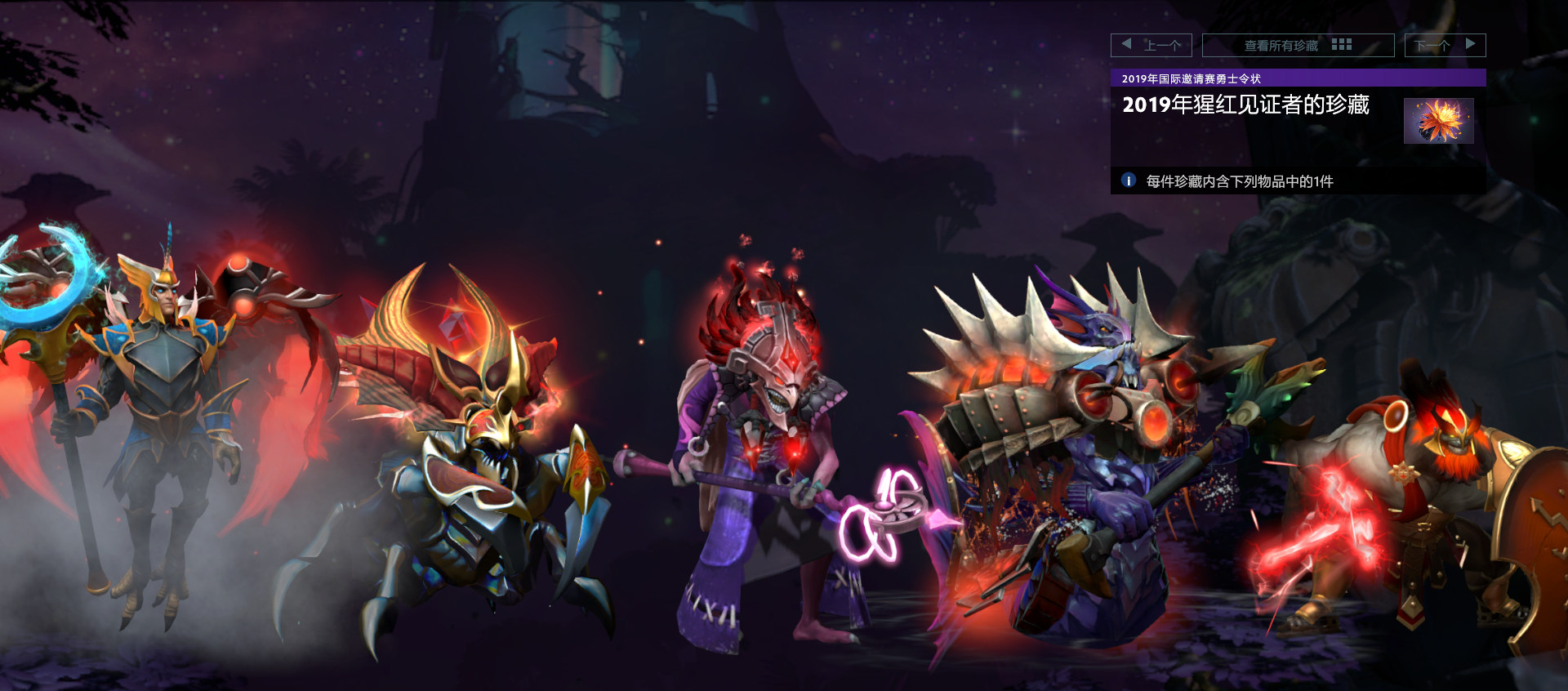1568x691 pixels.
Task: Click the grid icon inside the 查看所有珍藏 button
Action: (x=1340, y=45)
